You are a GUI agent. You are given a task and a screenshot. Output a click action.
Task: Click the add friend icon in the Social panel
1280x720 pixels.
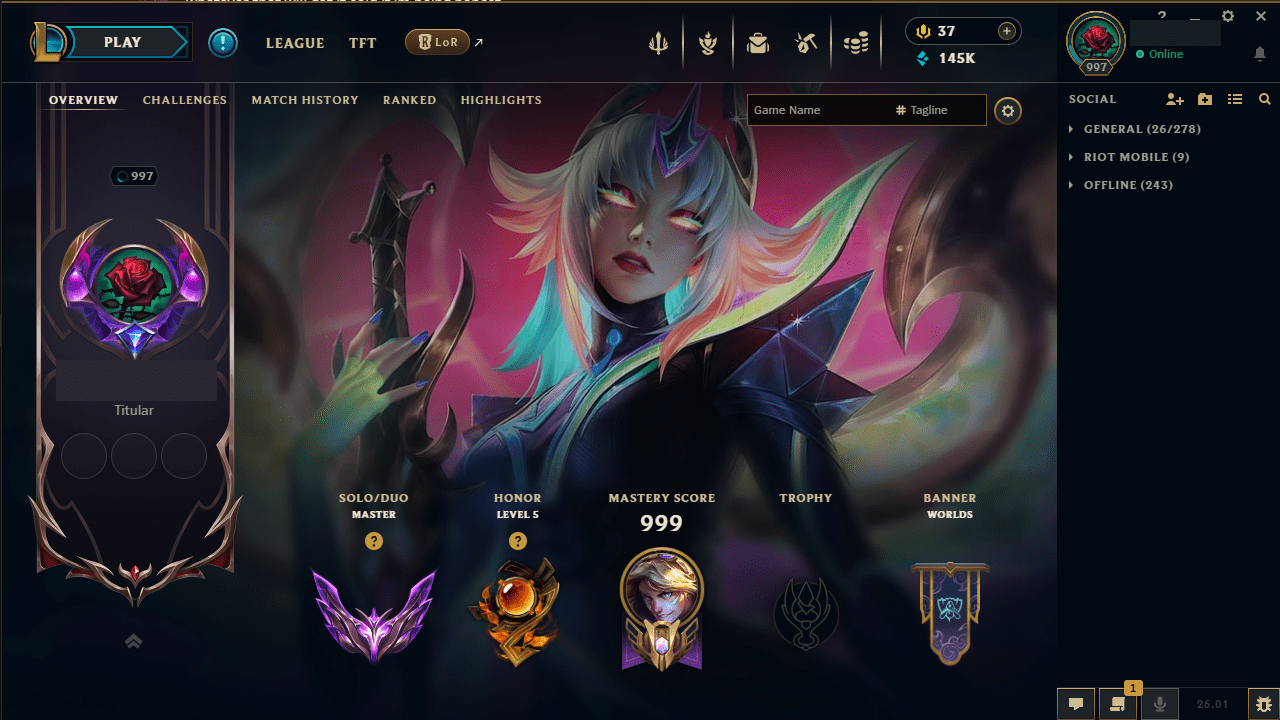[1174, 99]
